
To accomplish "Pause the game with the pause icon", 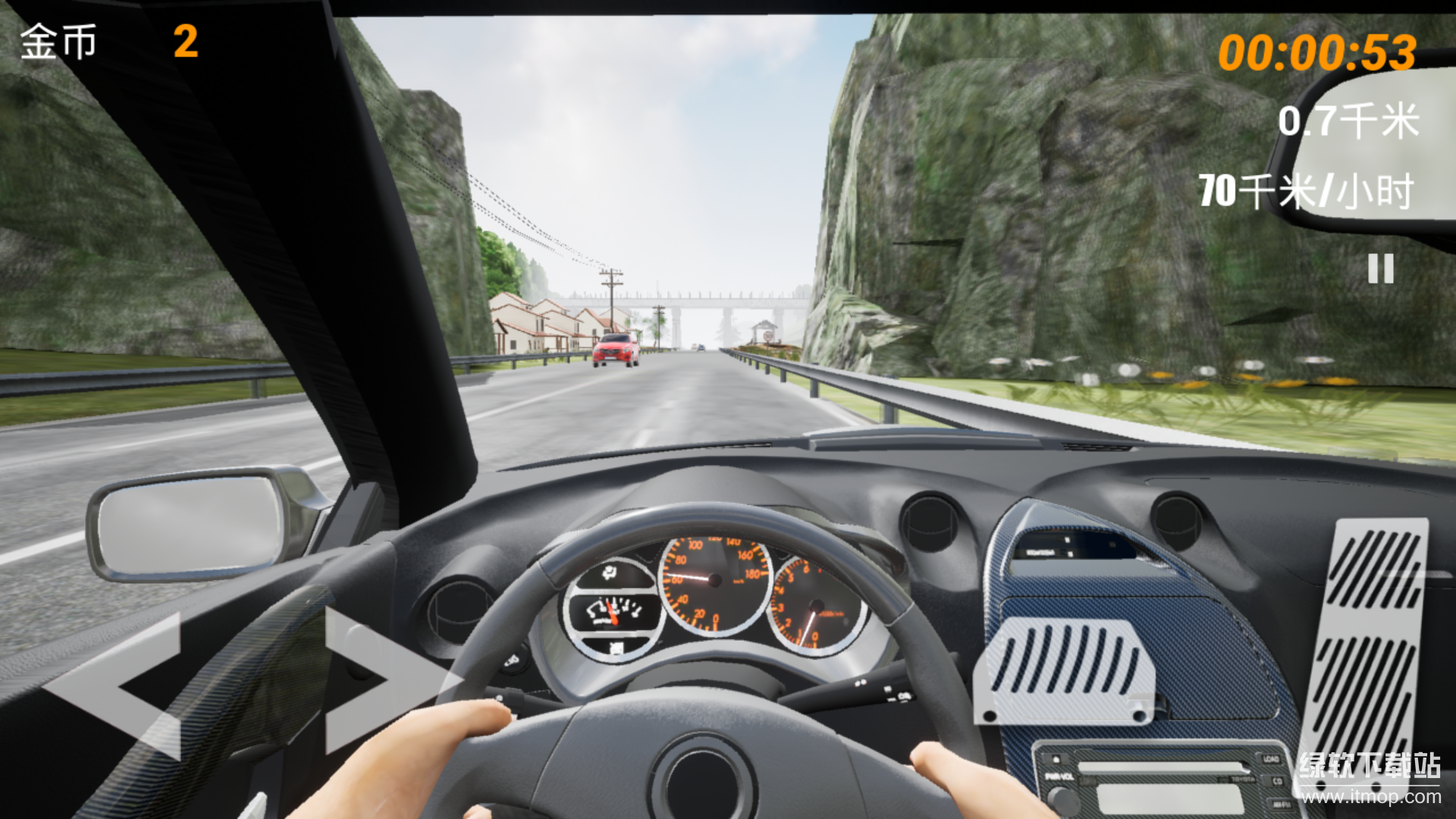I will coord(1380,268).
